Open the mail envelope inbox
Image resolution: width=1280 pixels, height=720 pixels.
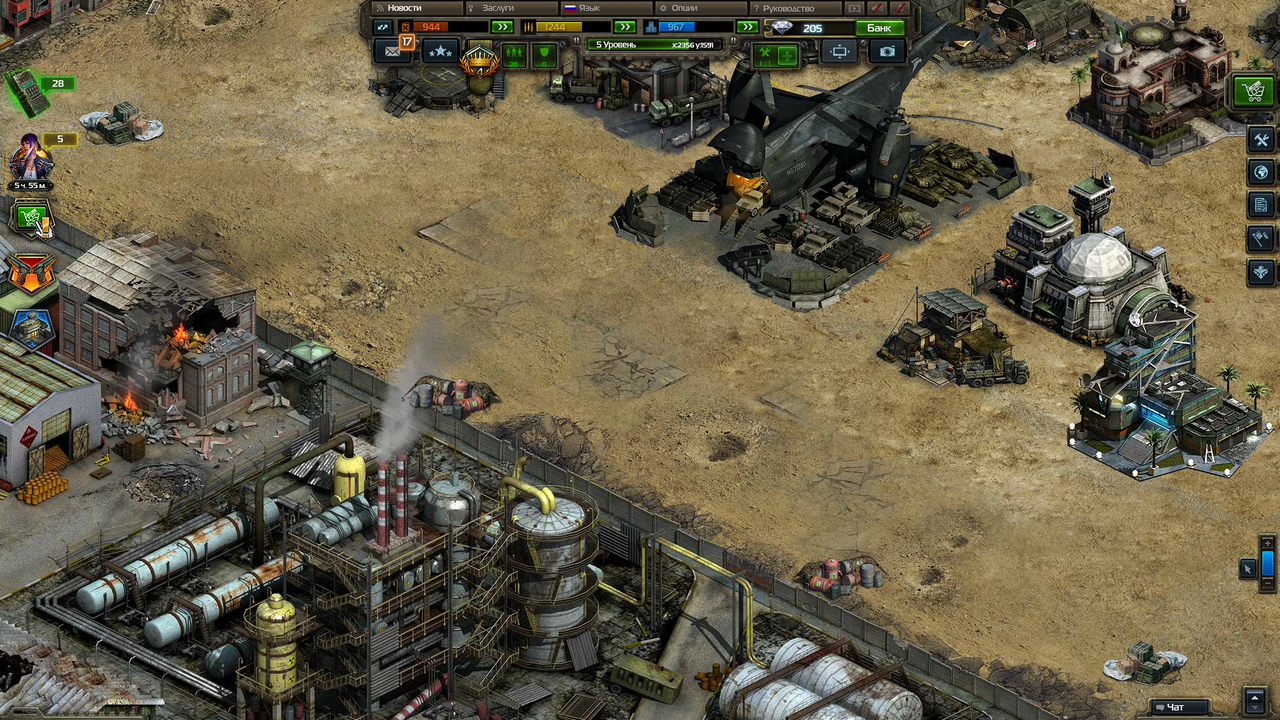[x=391, y=51]
